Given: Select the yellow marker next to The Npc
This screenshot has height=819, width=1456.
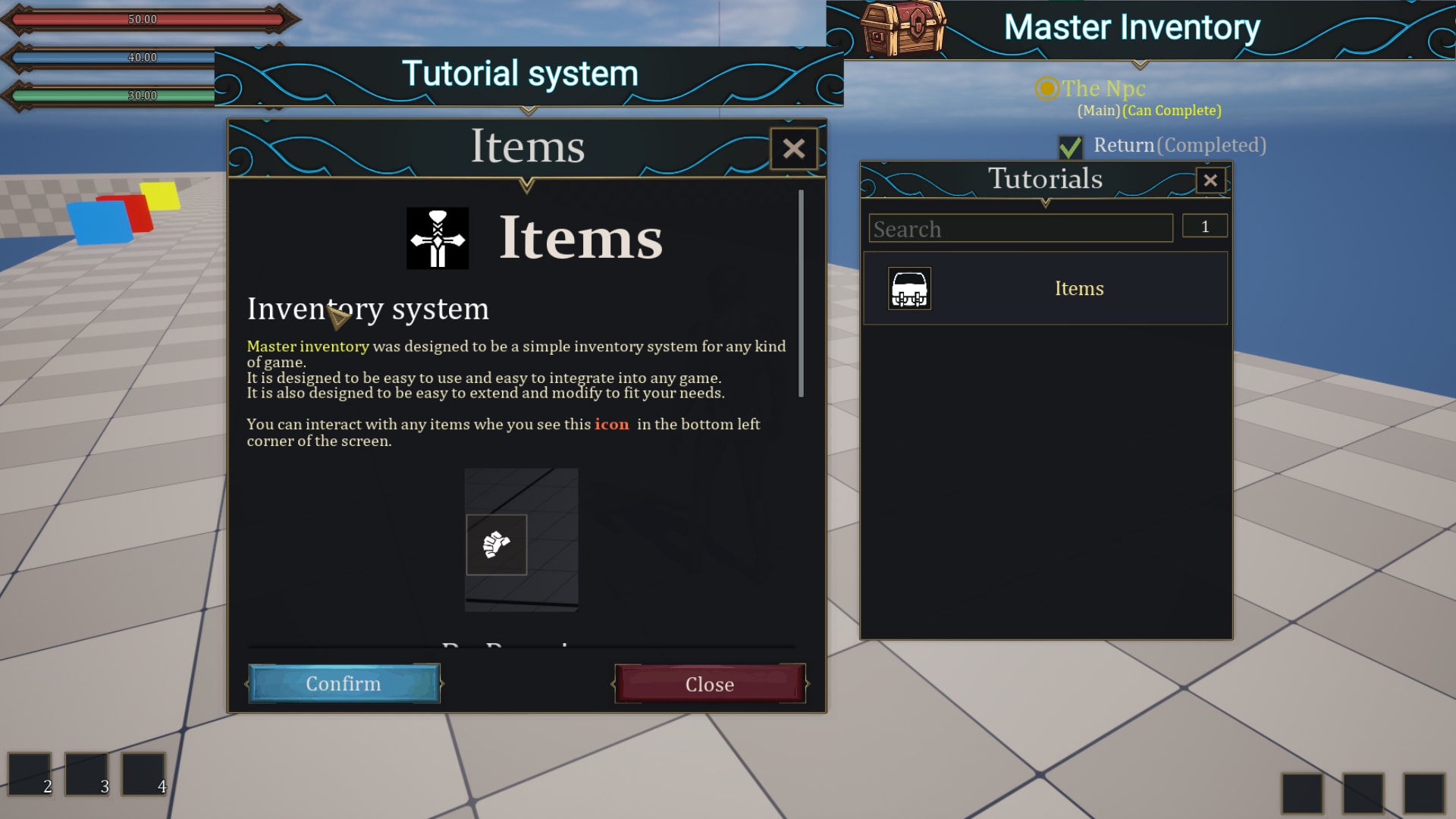Looking at the screenshot, I should point(1046,89).
